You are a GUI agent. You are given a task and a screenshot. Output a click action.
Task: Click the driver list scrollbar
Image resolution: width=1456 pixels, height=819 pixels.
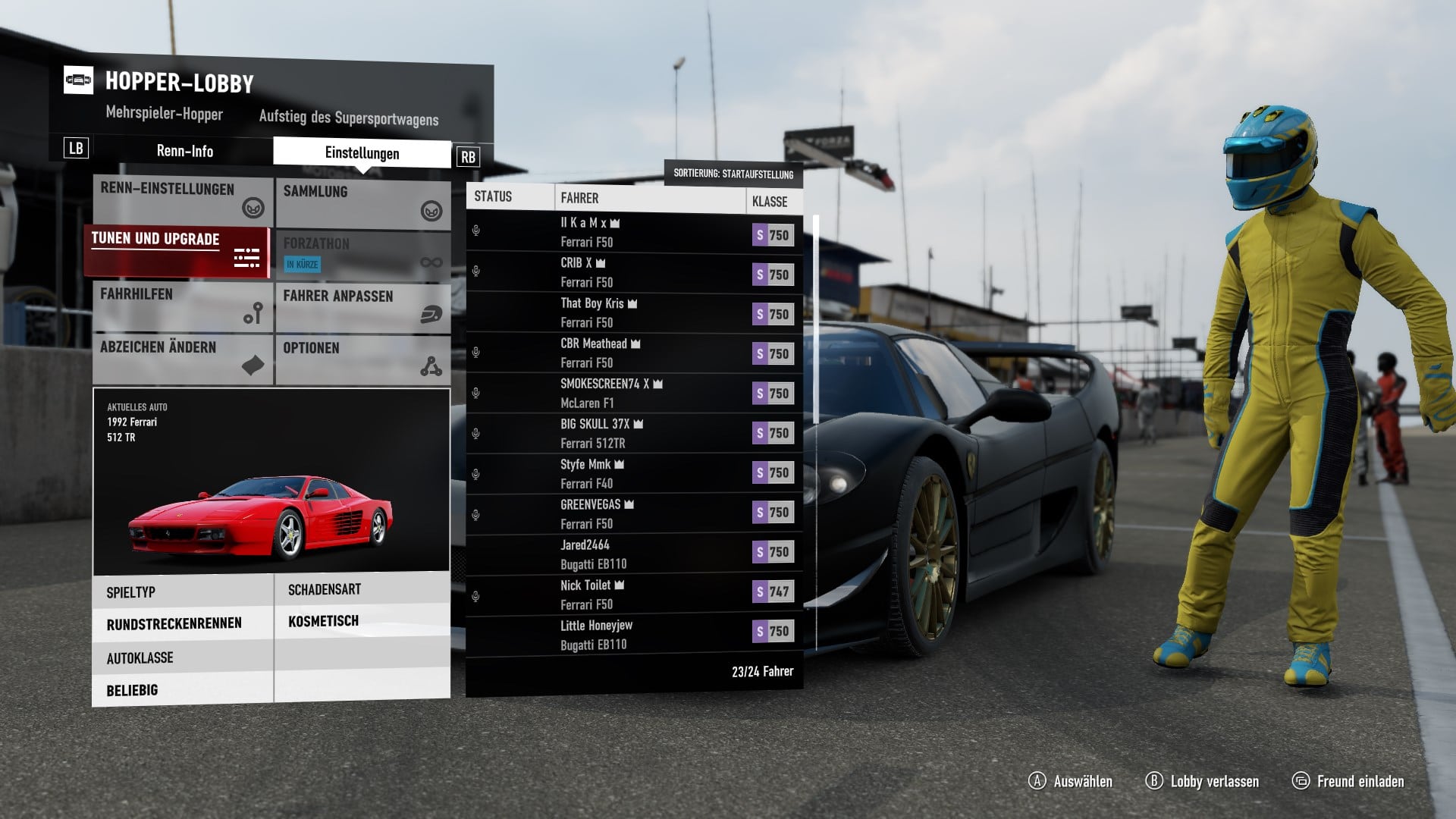point(817,318)
